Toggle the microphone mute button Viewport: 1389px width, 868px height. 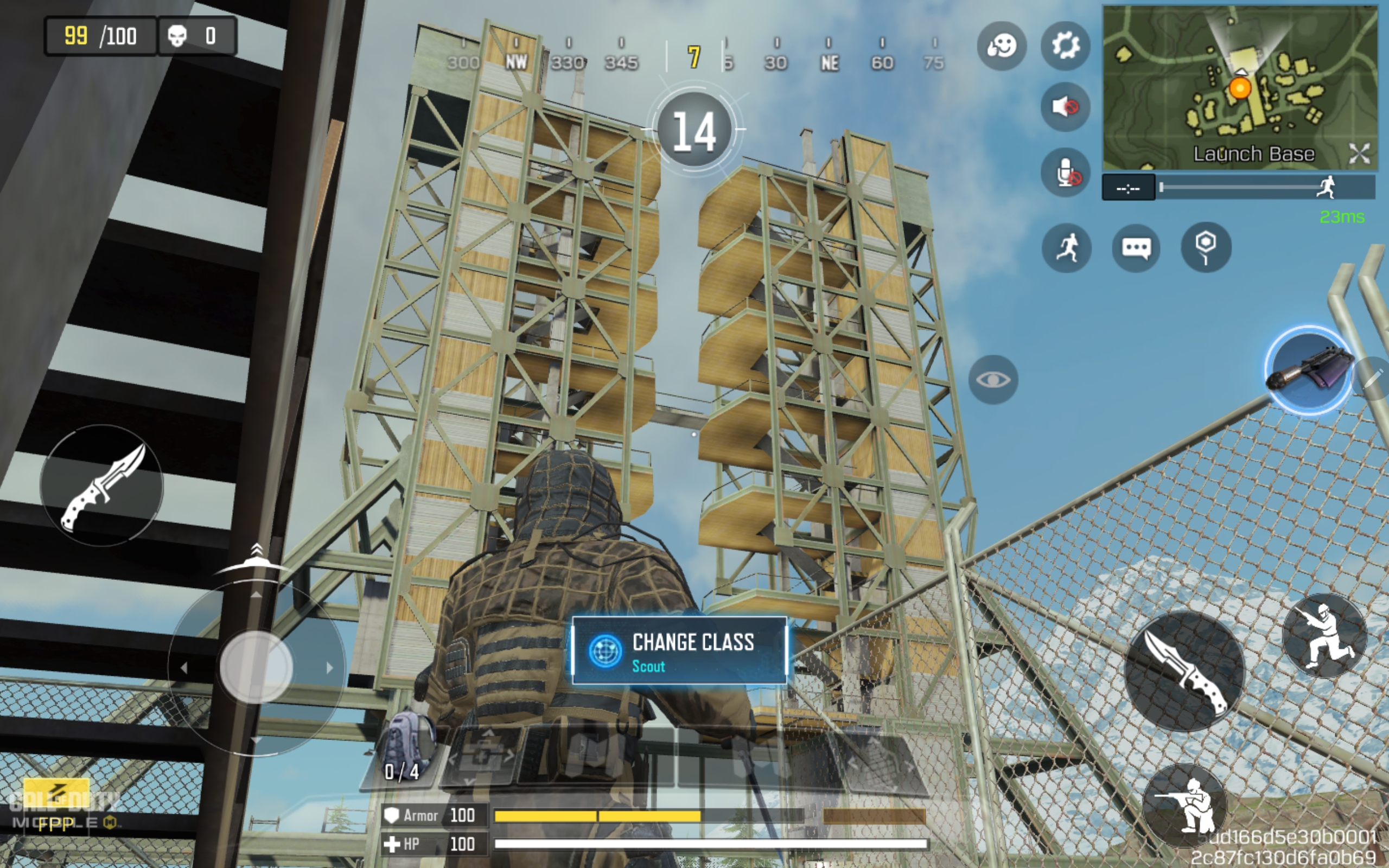(x=1065, y=172)
